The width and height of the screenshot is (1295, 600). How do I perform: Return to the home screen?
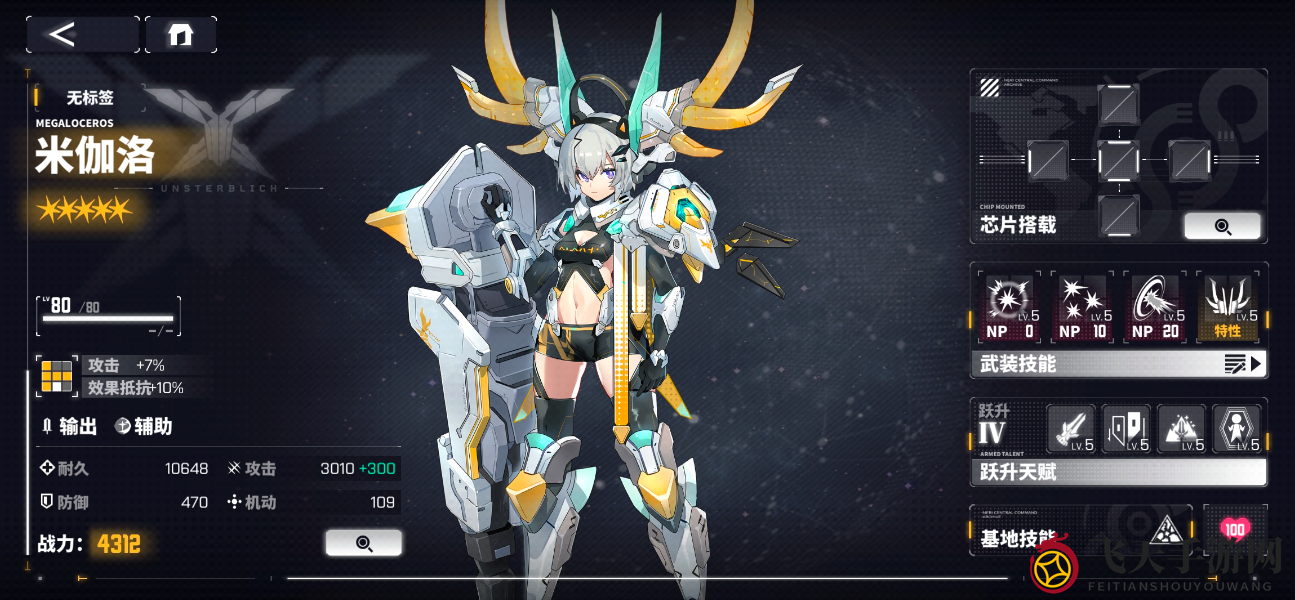pos(181,35)
